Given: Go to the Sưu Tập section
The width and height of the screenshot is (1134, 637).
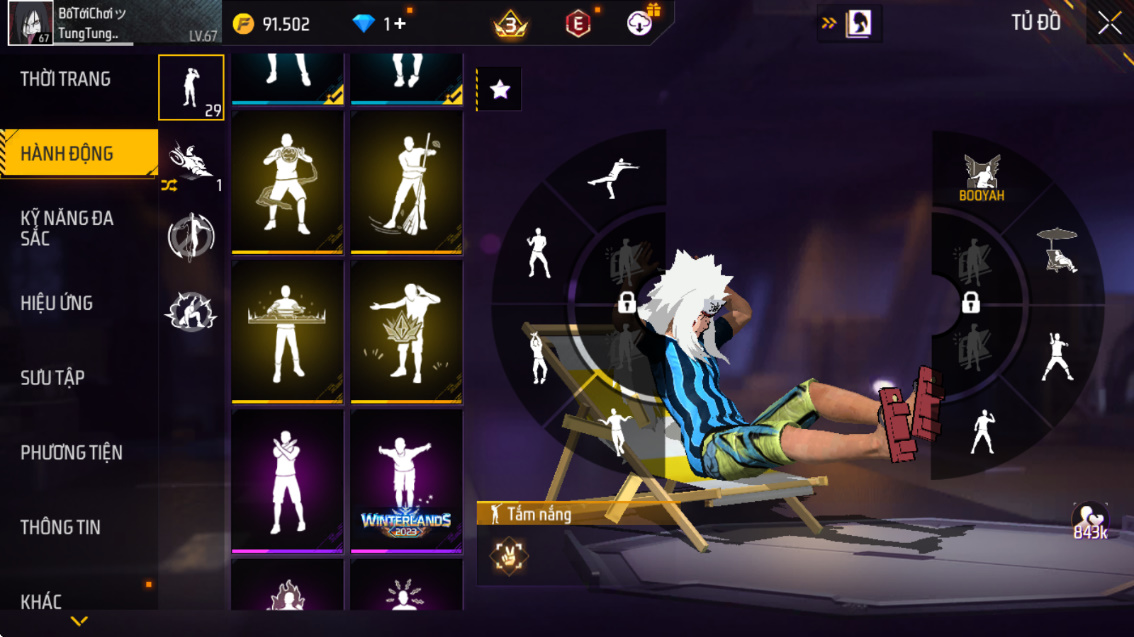Looking at the screenshot, I should [52, 378].
